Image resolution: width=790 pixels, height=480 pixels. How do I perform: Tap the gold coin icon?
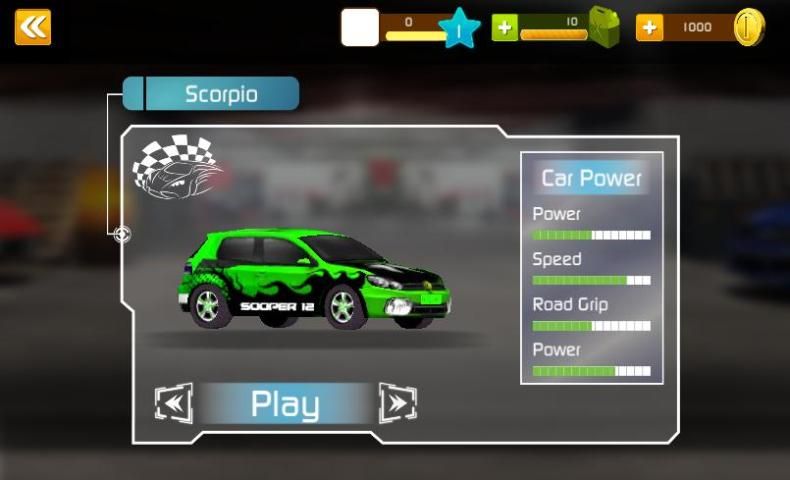point(748,28)
